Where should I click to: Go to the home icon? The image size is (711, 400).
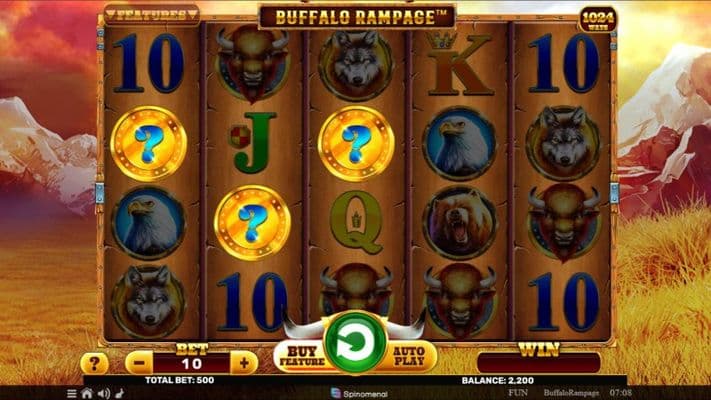[x=87, y=393]
